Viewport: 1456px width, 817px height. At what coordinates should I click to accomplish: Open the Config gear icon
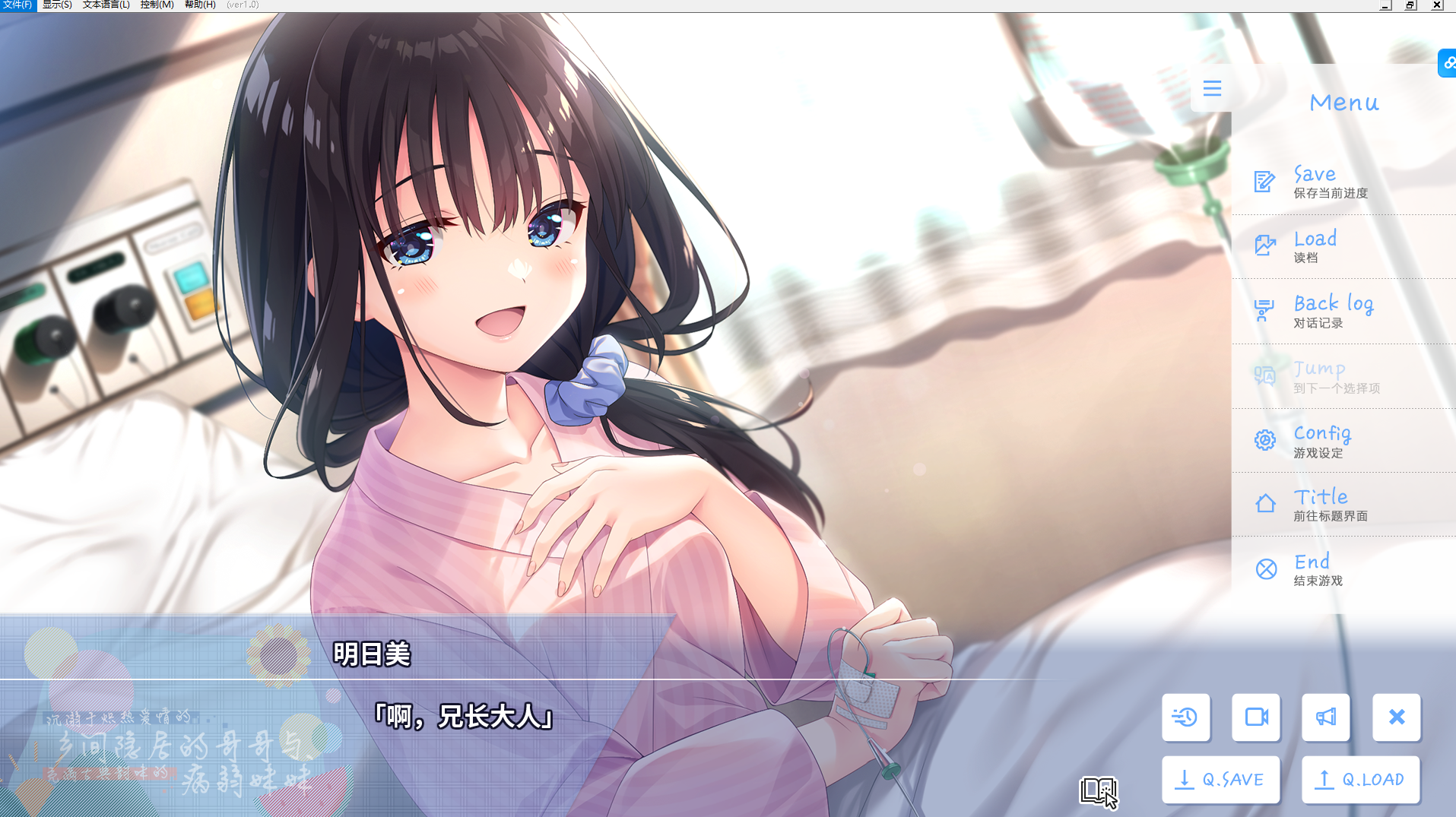coord(1263,439)
